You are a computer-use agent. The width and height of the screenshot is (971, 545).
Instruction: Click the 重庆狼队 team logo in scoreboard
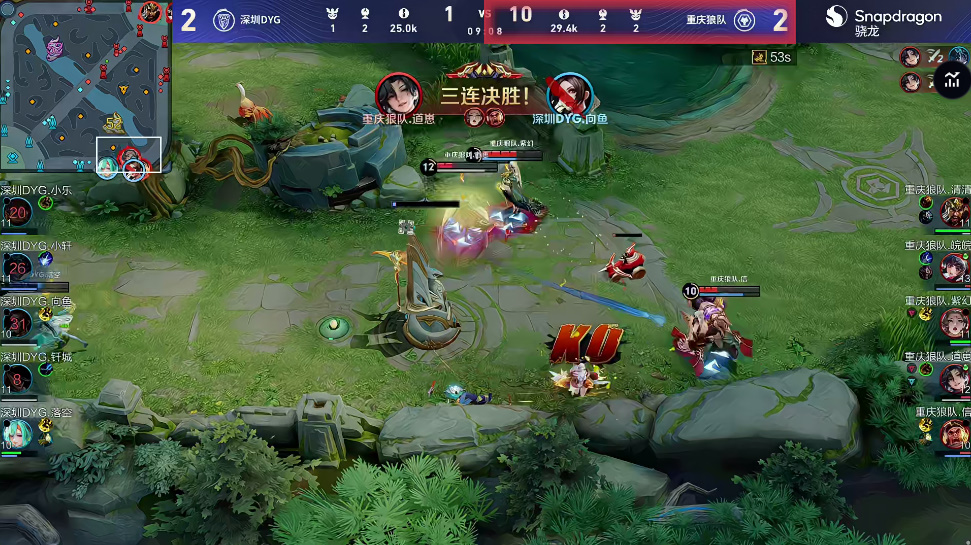(x=744, y=20)
